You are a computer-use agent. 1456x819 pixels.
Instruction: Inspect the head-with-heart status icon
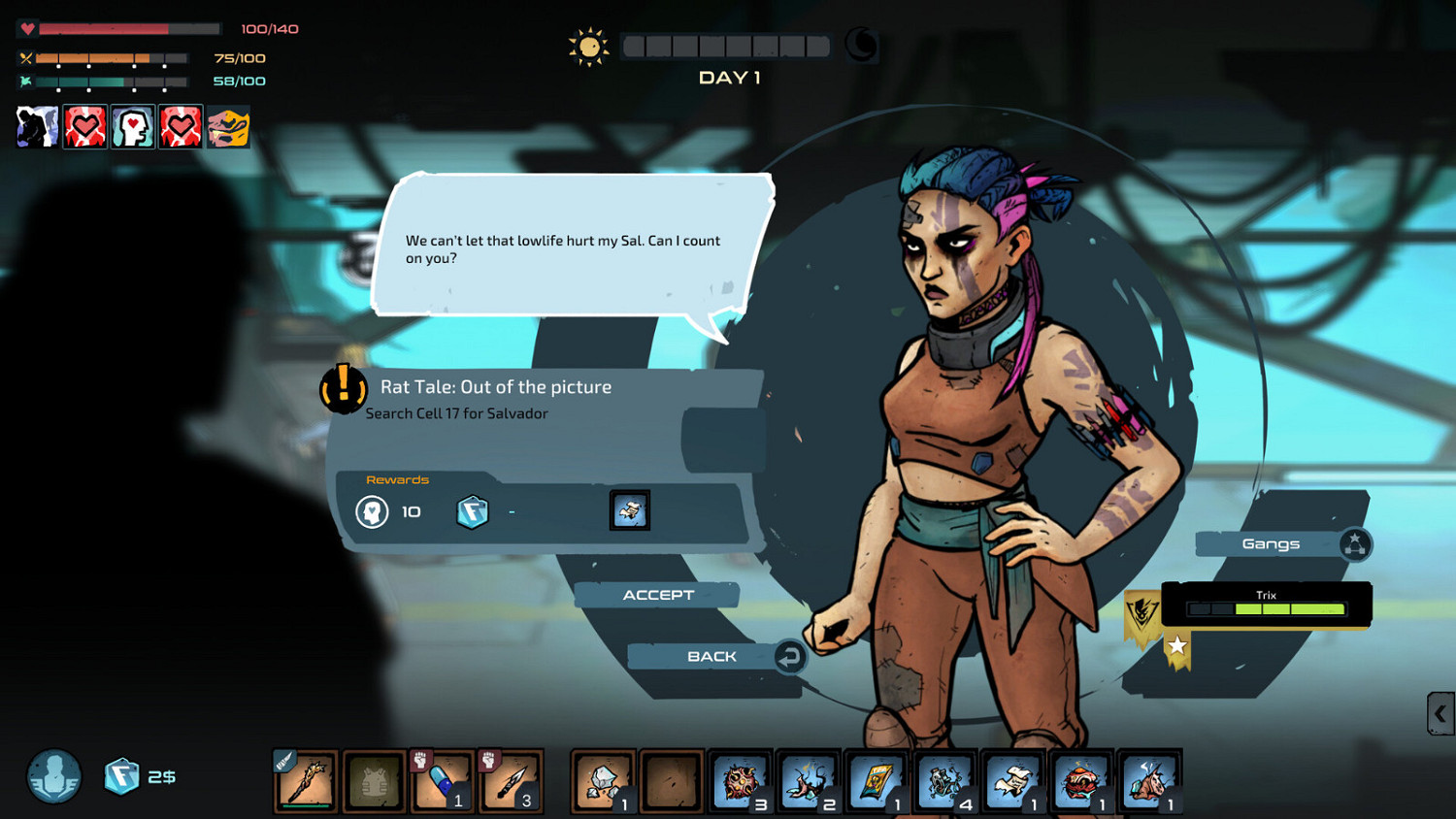tap(133, 127)
